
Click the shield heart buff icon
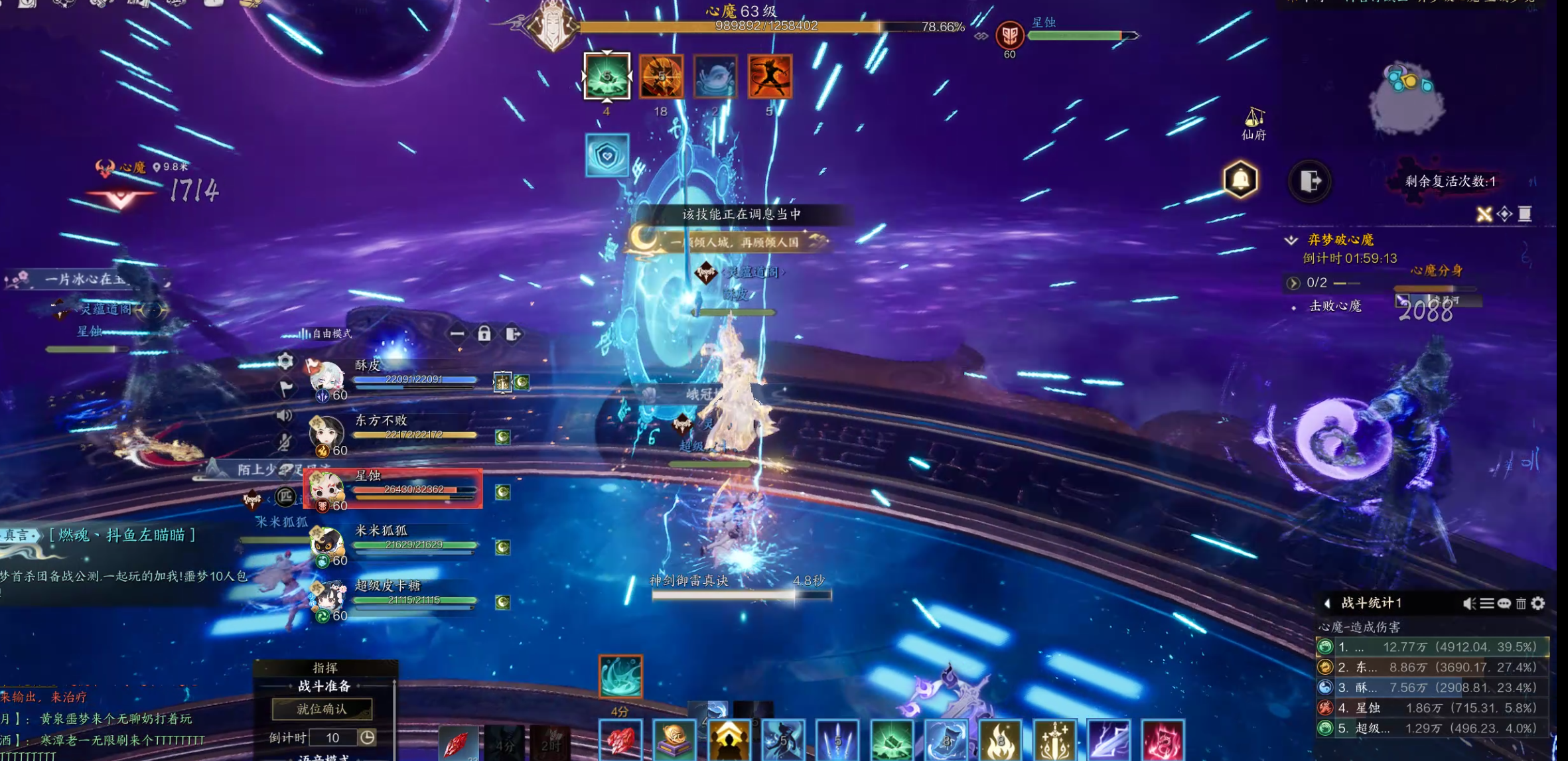(x=607, y=155)
